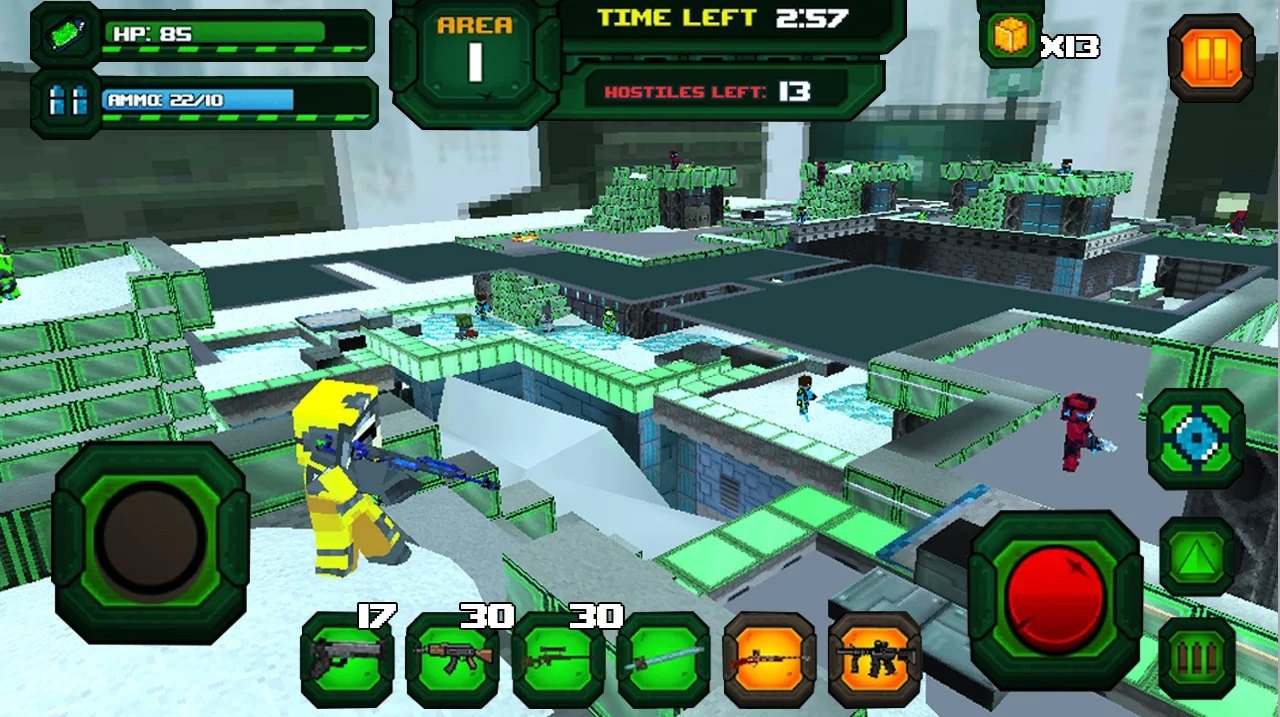
Task: Reload using the bullets button
Action: coord(1197,657)
